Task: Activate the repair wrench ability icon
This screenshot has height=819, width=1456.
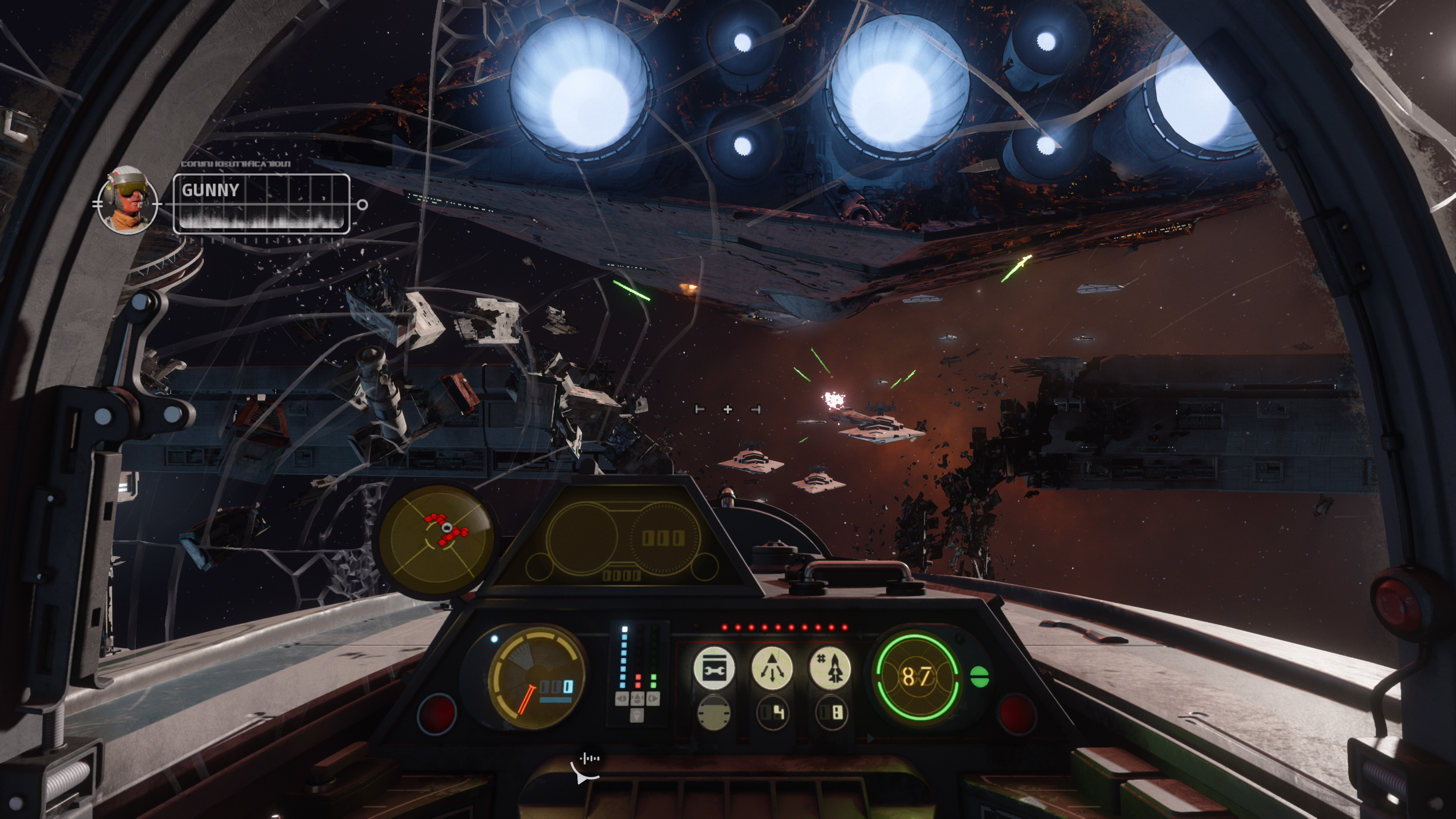Action: click(x=713, y=668)
